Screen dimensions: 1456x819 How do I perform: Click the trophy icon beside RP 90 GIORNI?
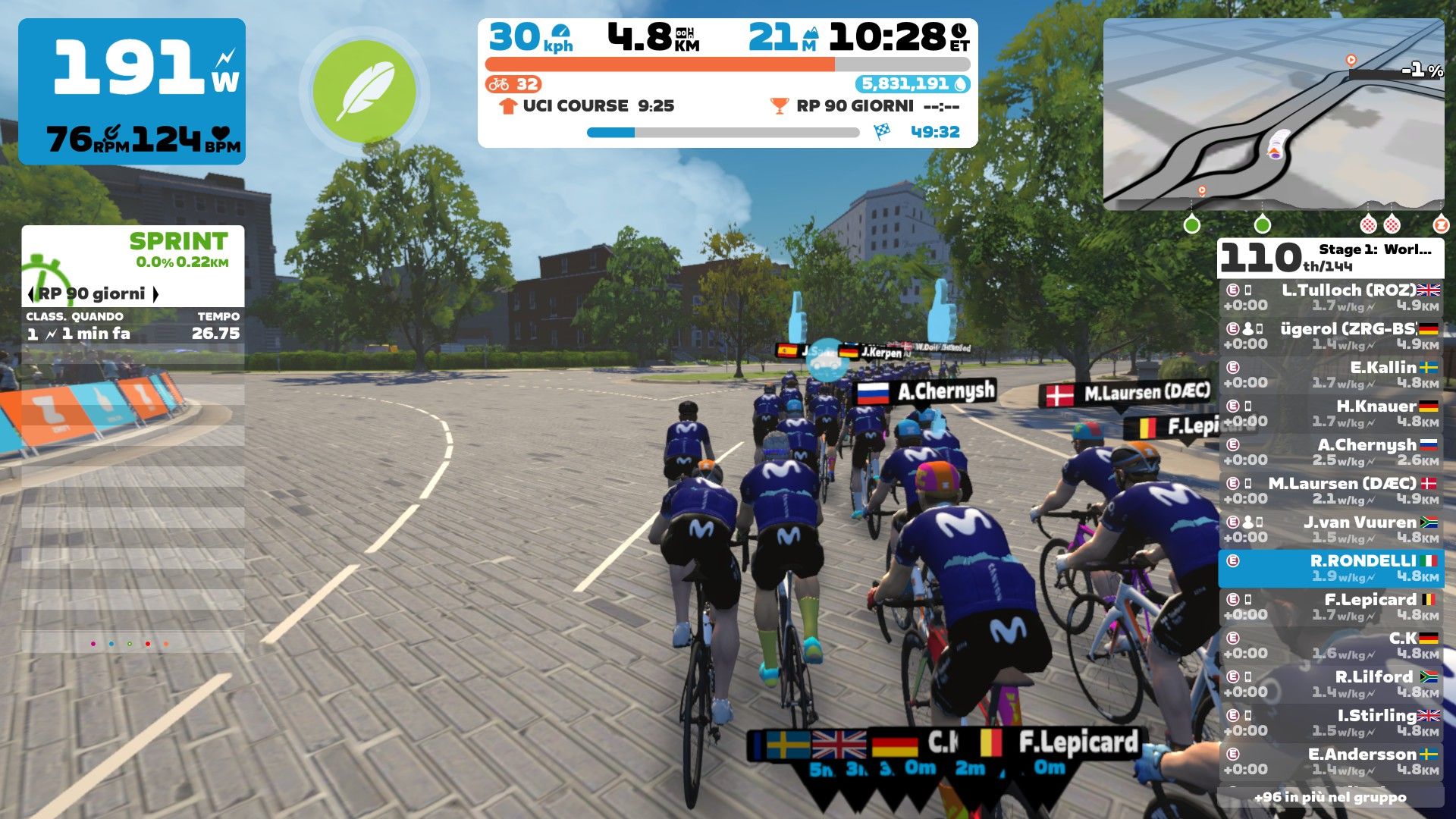(778, 106)
